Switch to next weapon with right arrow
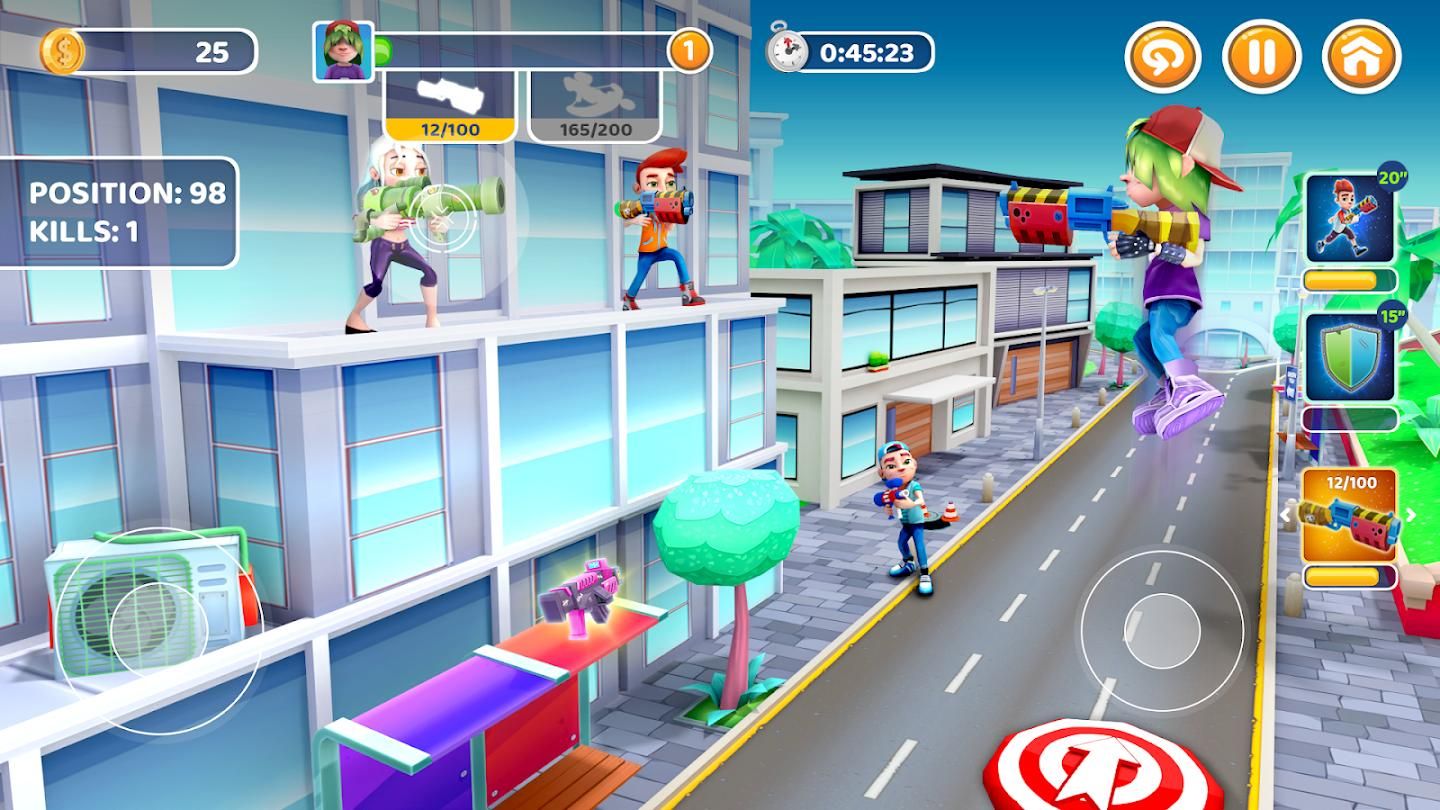Viewport: 1440px width, 810px height. (1411, 515)
